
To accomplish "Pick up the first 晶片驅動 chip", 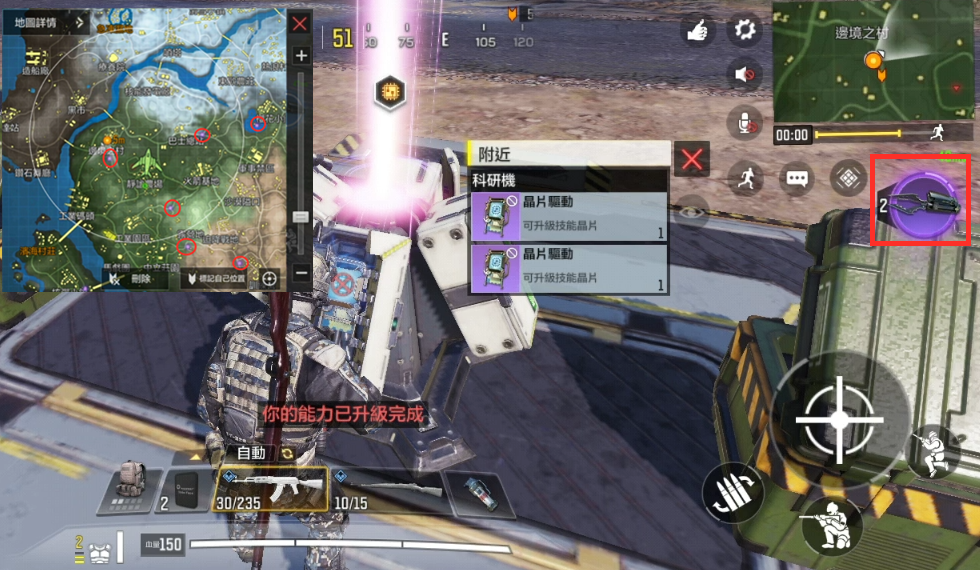I will 568,216.
